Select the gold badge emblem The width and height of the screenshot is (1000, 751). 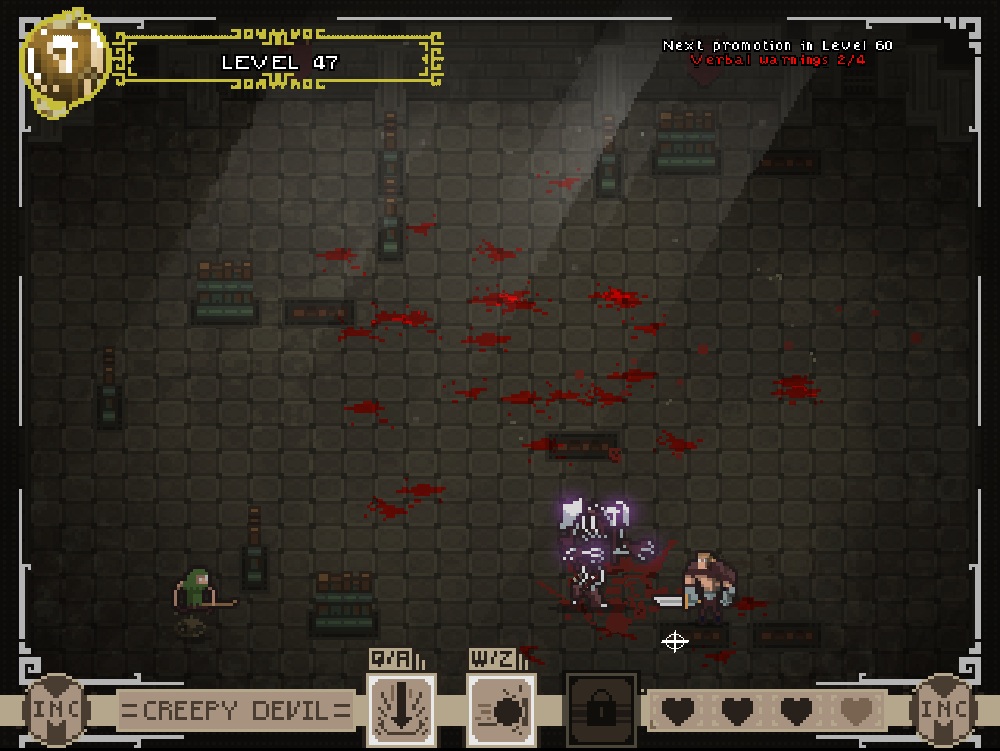(x=66, y=62)
